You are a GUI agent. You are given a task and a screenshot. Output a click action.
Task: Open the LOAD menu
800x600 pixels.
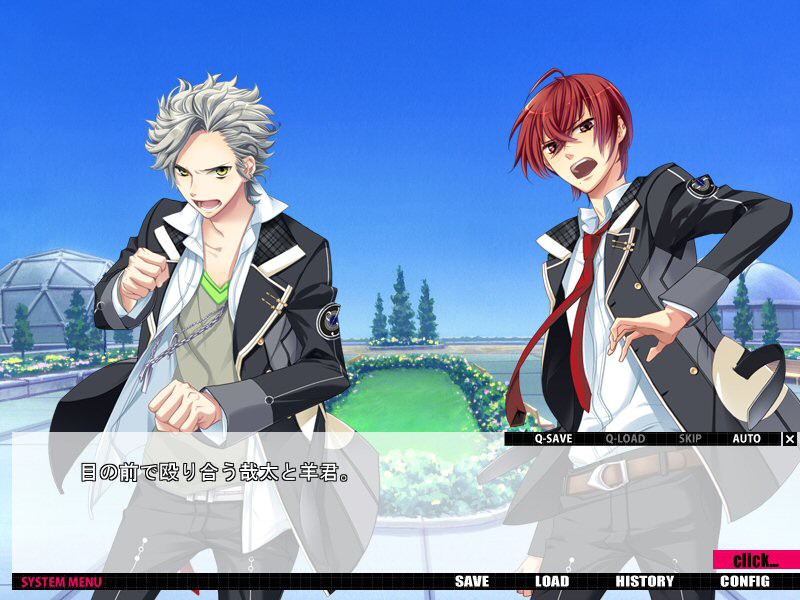click(552, 581)
